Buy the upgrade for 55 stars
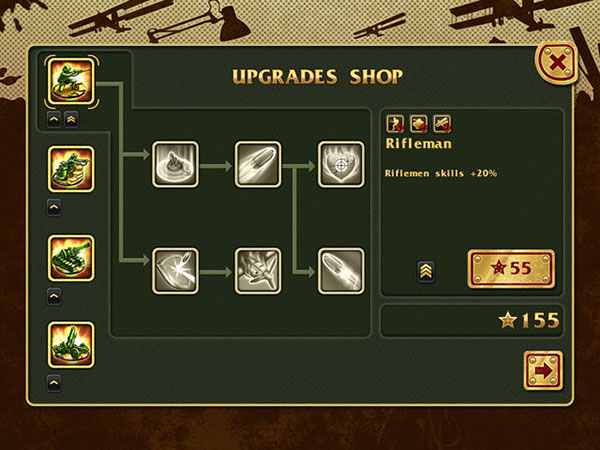 click(x=510, y=269)
